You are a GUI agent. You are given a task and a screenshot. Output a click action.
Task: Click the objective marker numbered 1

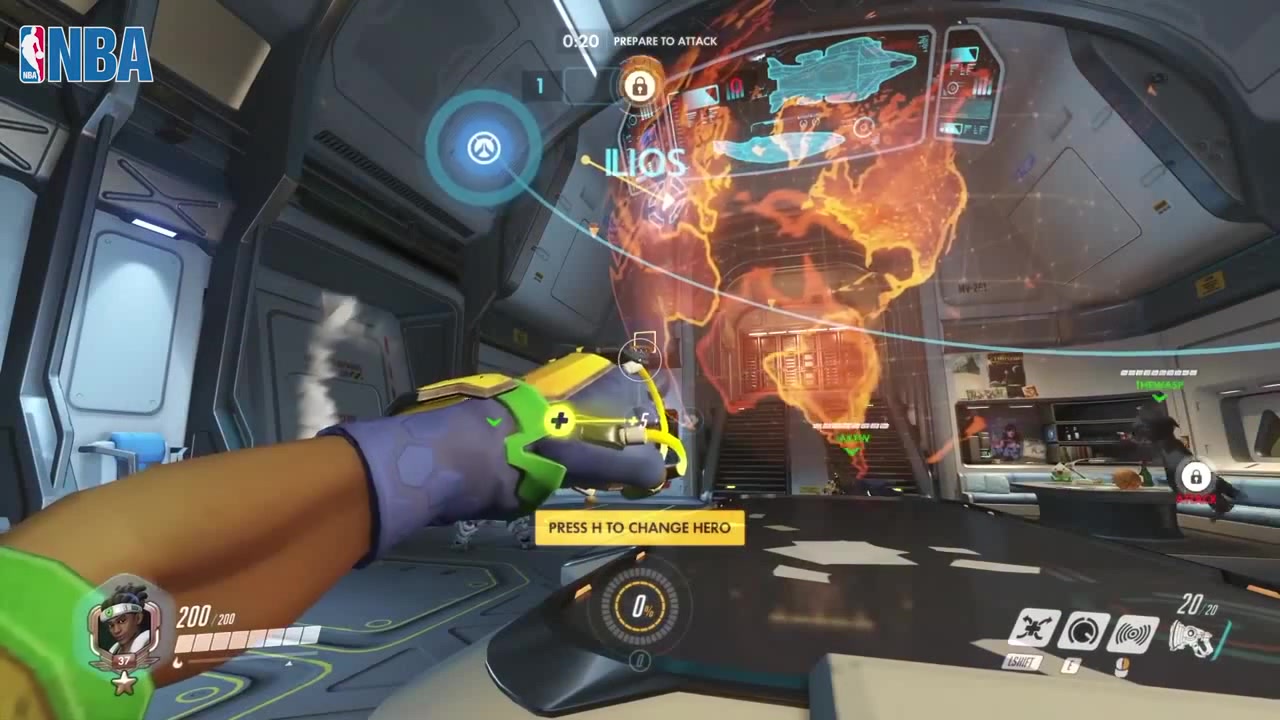[540, 86]
